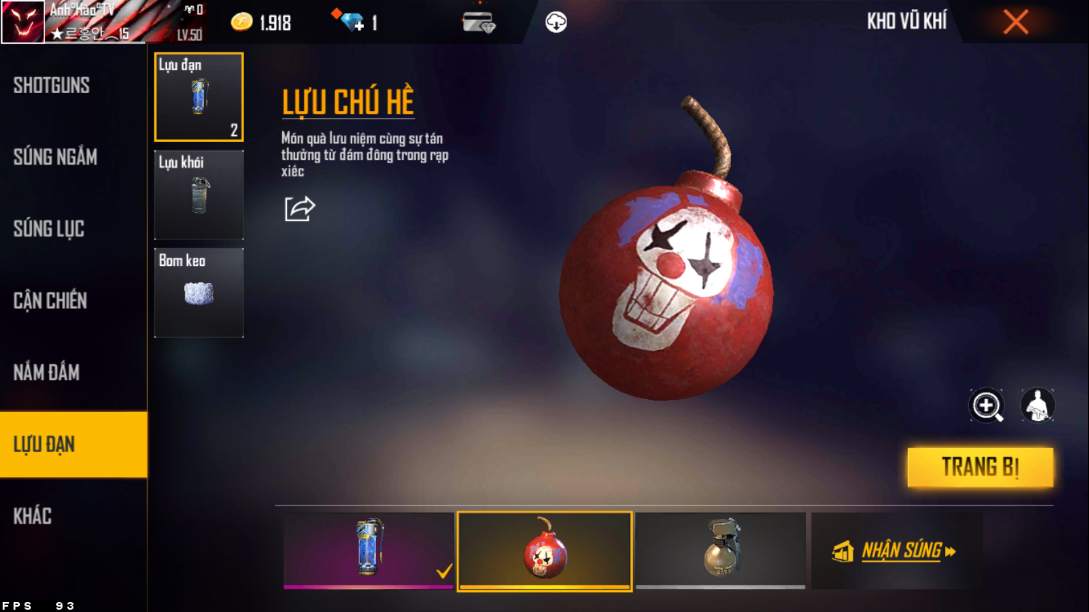Show the Cận Chiến weapons
This screenshot has width=1089, height=612.
click(x=50, y=300)
